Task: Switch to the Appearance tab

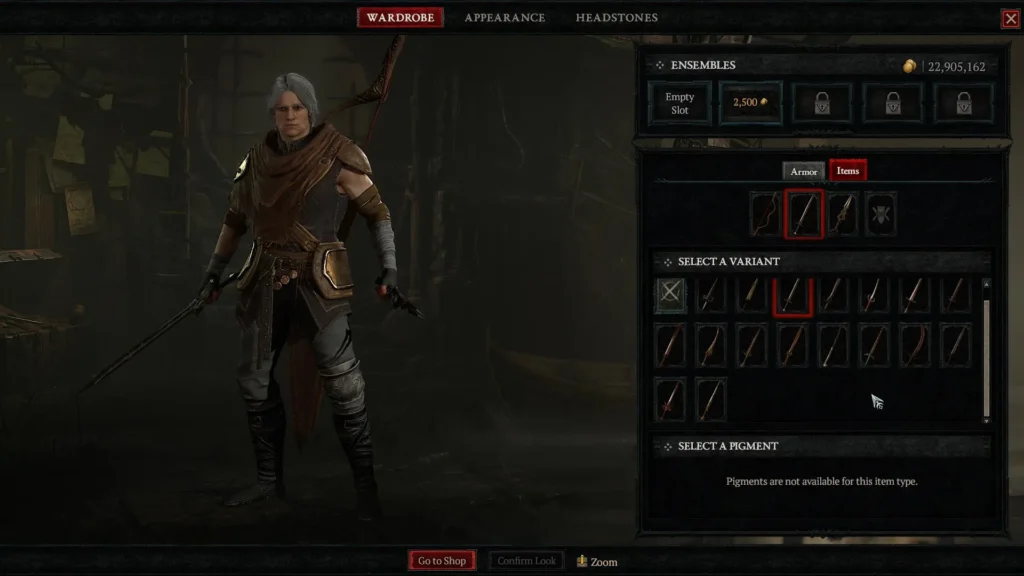Action: point(504,18)
